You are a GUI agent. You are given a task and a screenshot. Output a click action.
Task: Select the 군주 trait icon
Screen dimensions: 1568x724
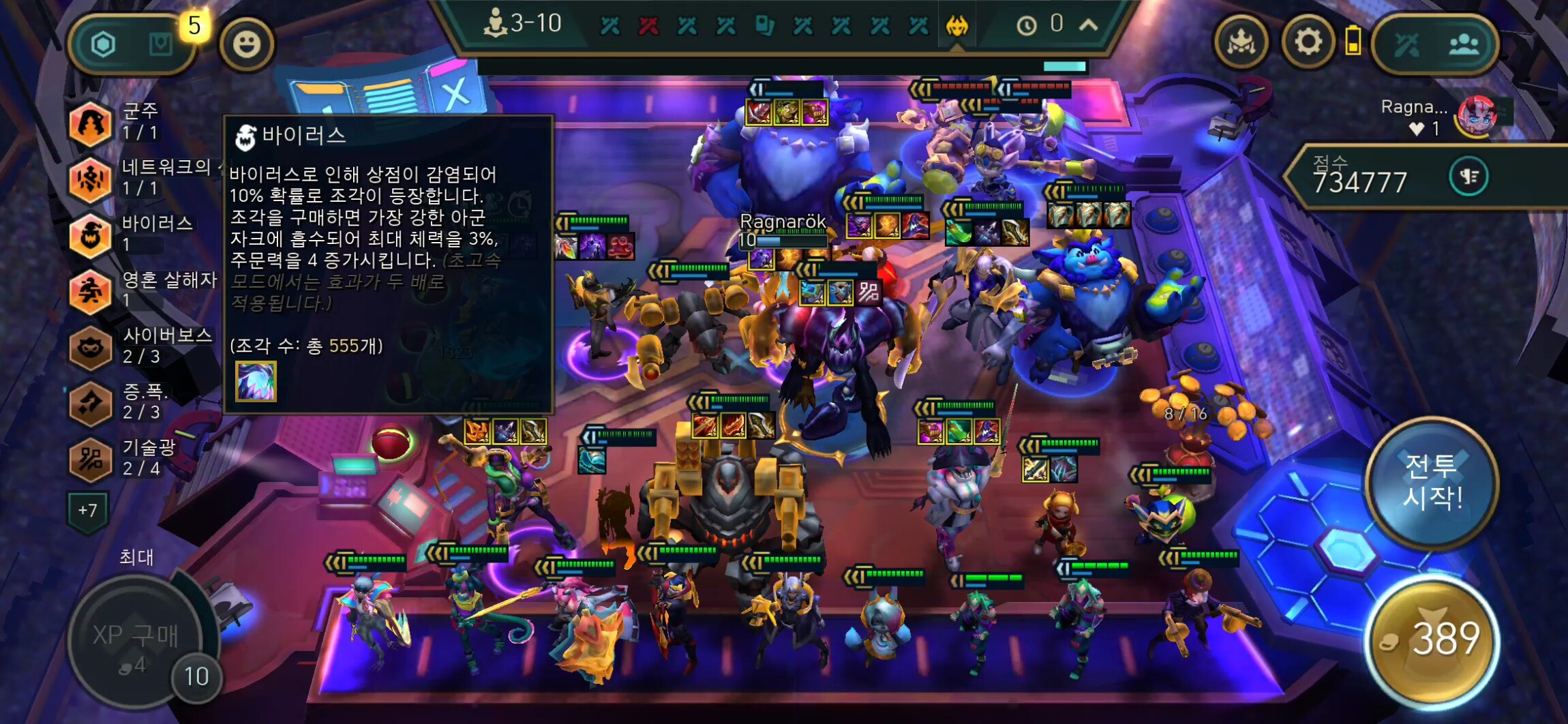[91, 123]
